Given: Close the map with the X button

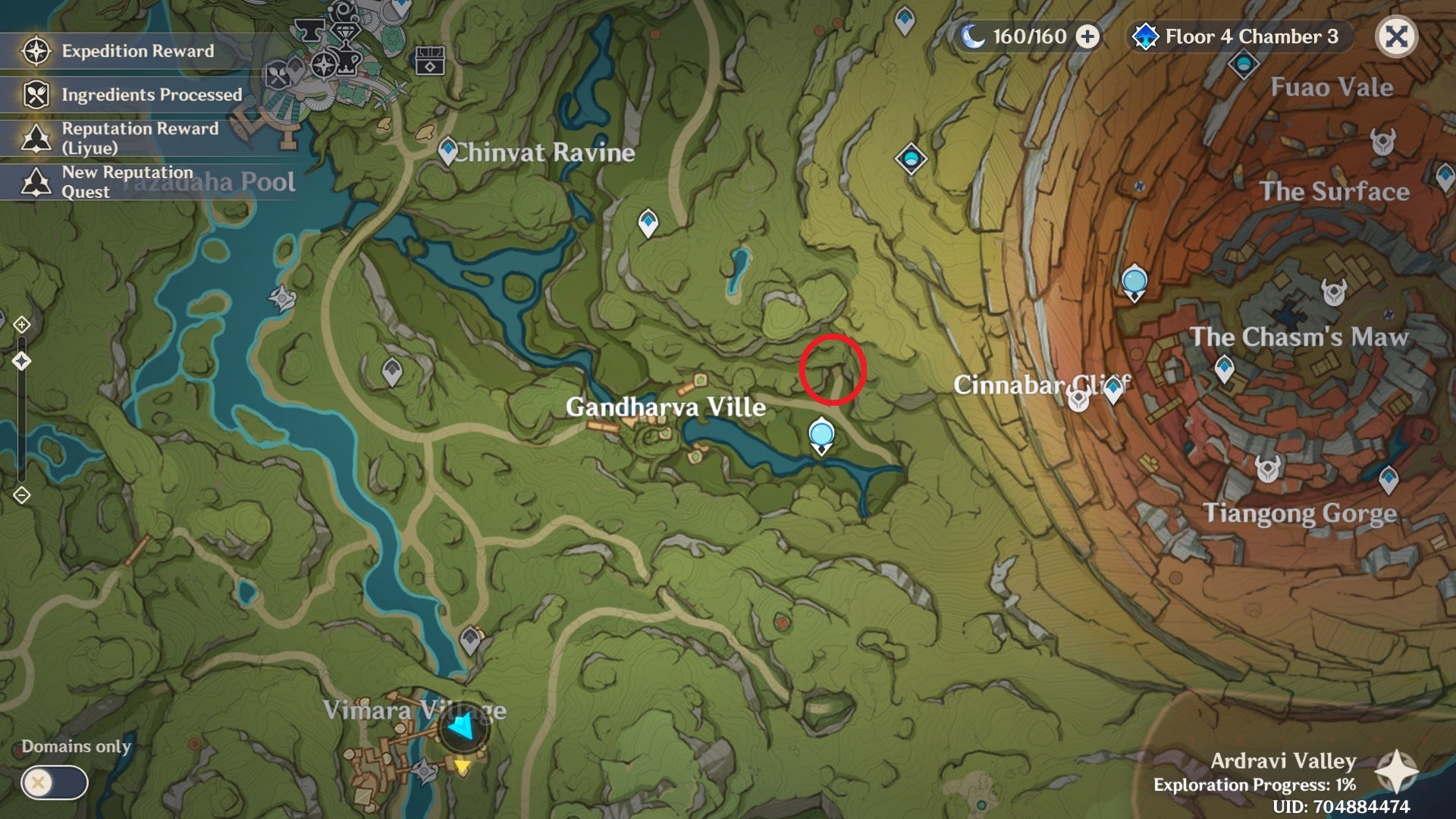Looking at the screenshot, I should 1396,36.
